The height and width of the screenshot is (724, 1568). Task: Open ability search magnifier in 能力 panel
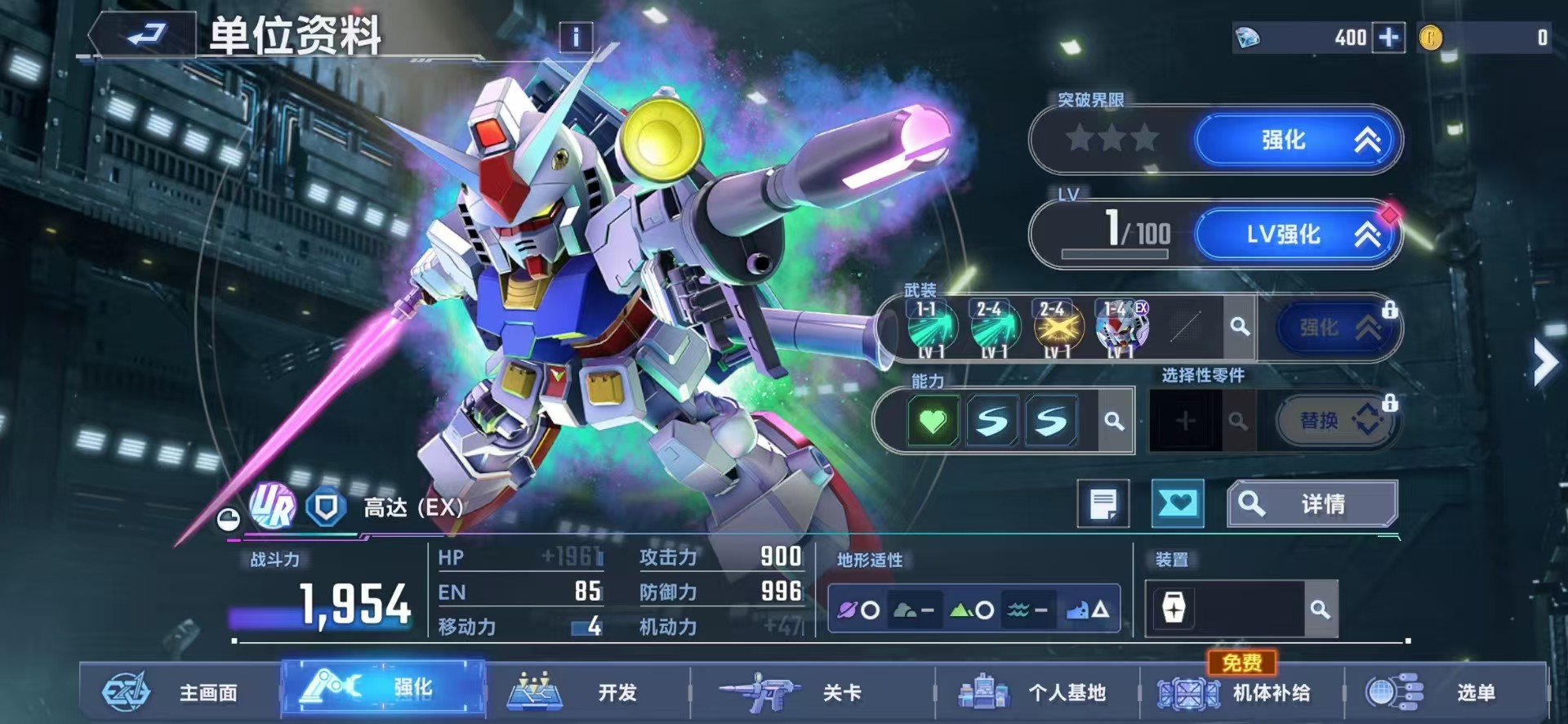tap(1112, 419)
